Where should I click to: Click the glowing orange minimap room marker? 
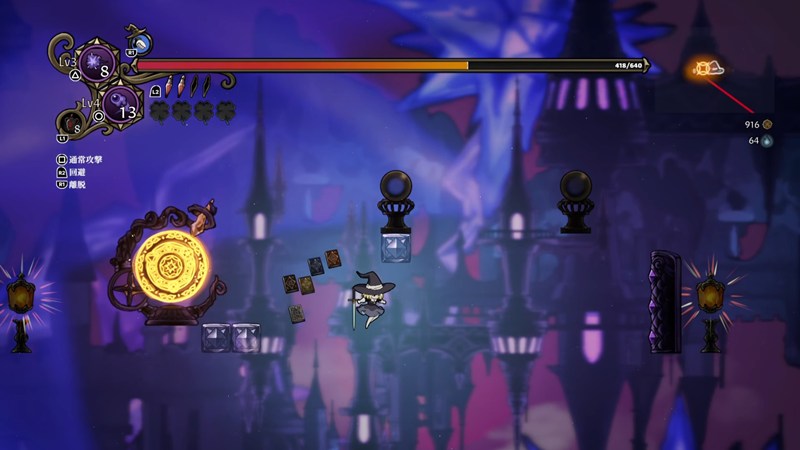(702, 69)
